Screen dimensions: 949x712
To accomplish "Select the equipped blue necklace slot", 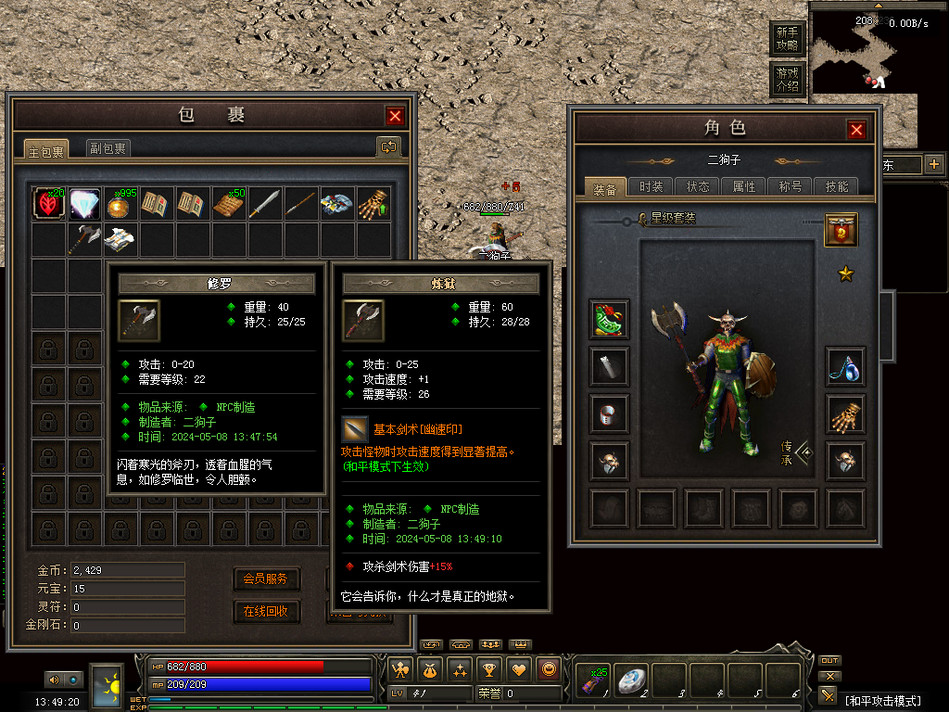I will 845,368.
